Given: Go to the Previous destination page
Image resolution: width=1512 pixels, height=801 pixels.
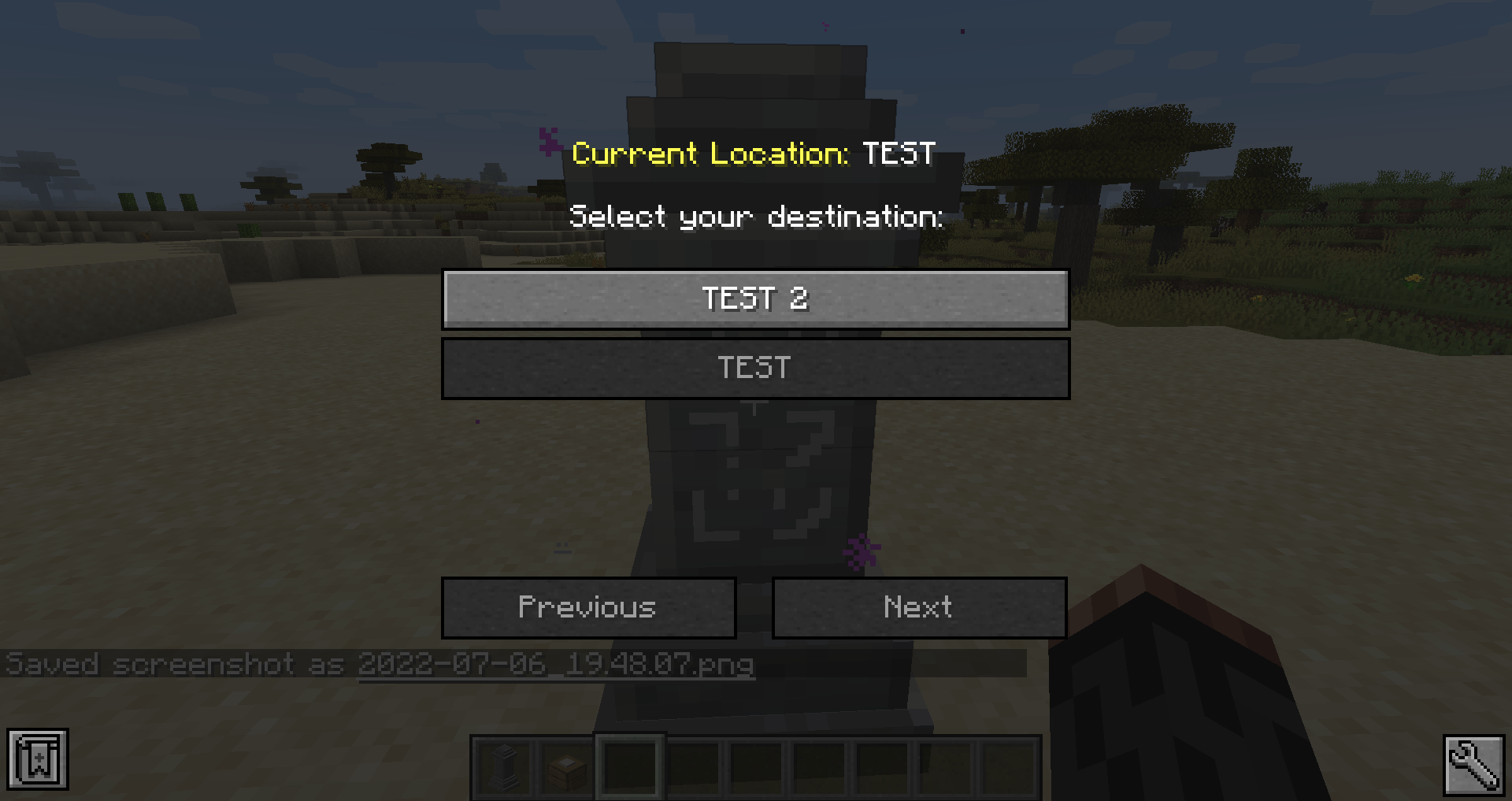Looking at the screenshot, I should point(587,607).
